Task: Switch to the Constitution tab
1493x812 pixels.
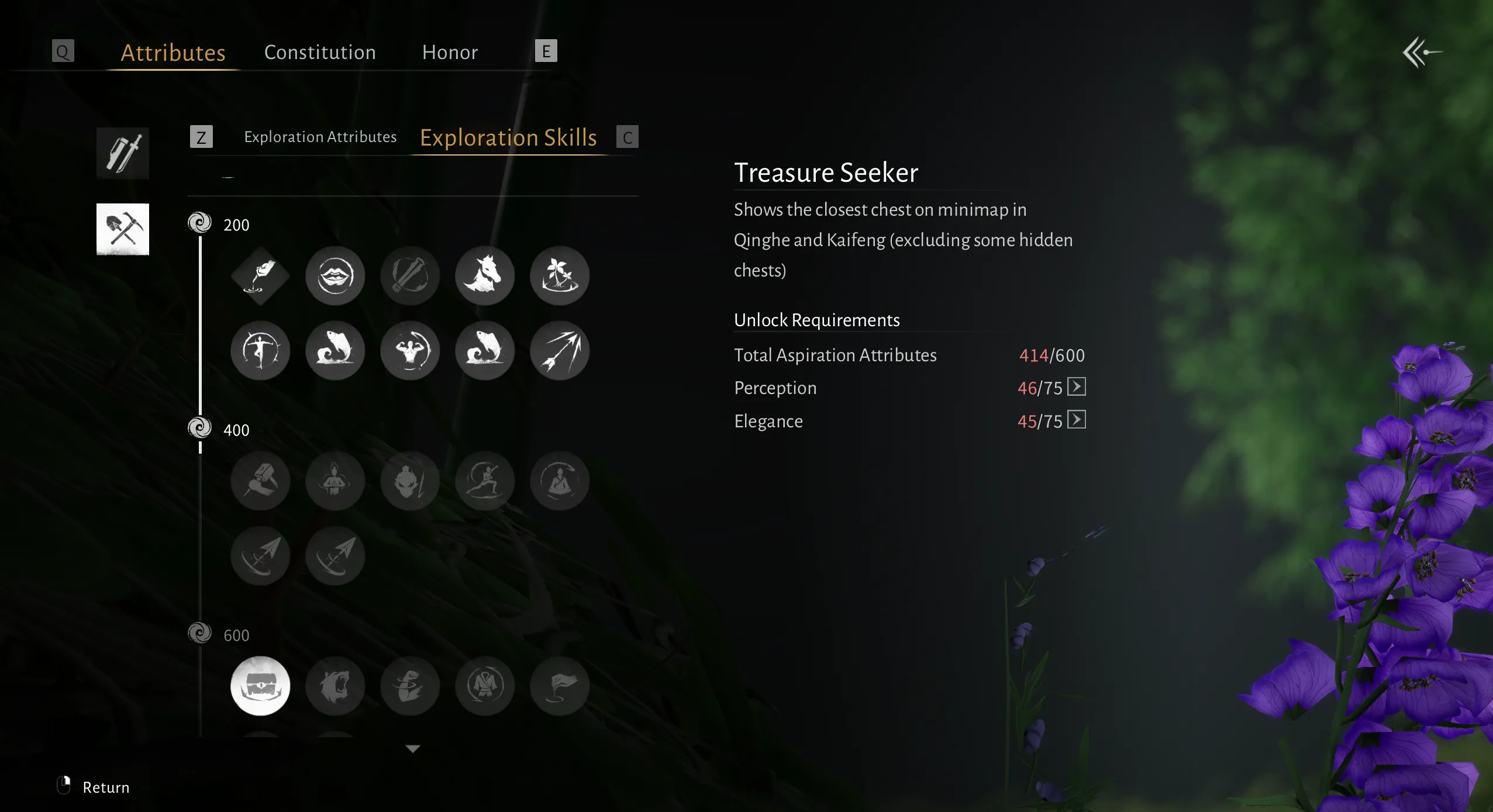Action: [320, 53]
